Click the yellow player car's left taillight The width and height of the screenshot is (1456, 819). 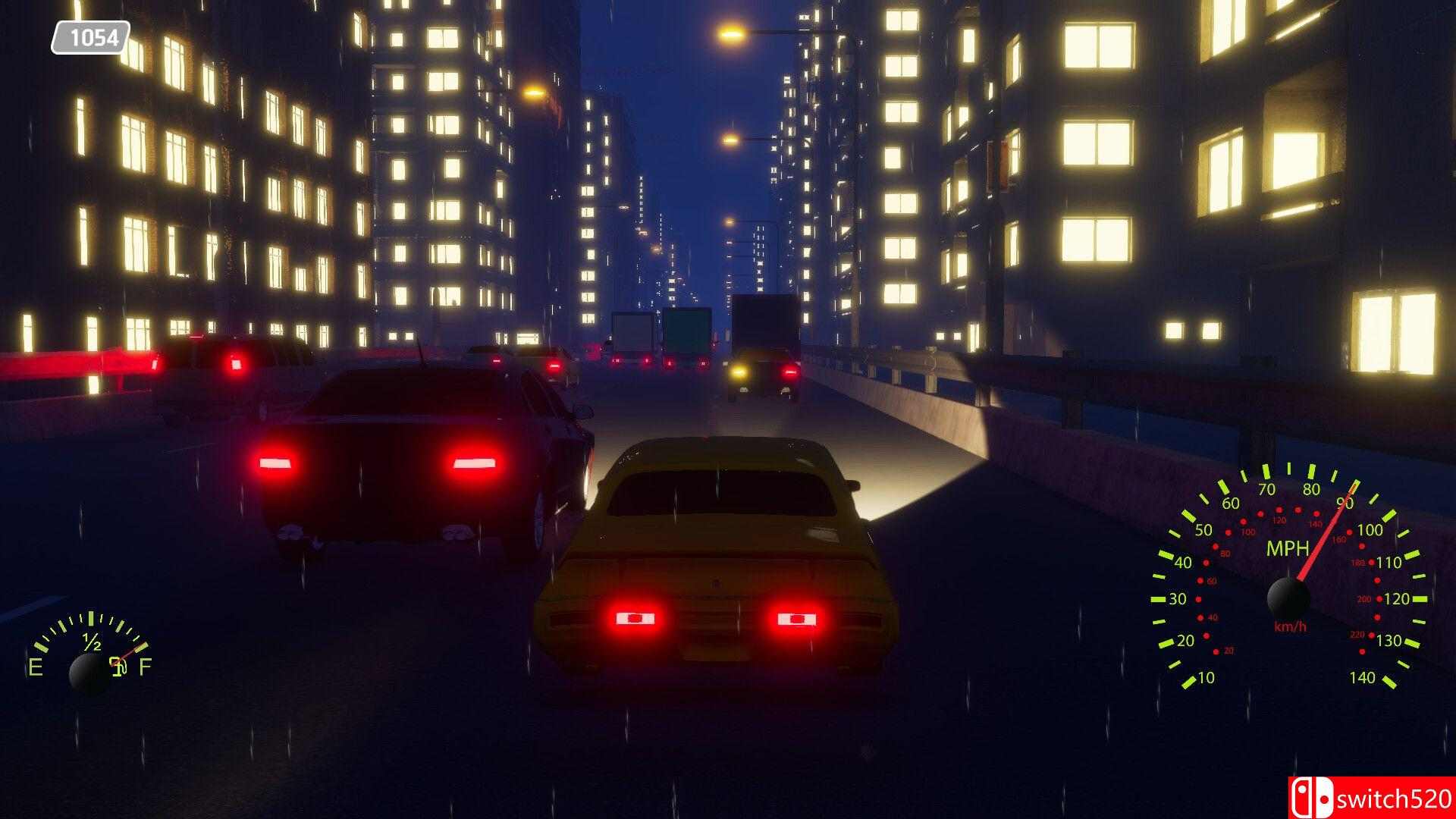click(x=637, y=618)
